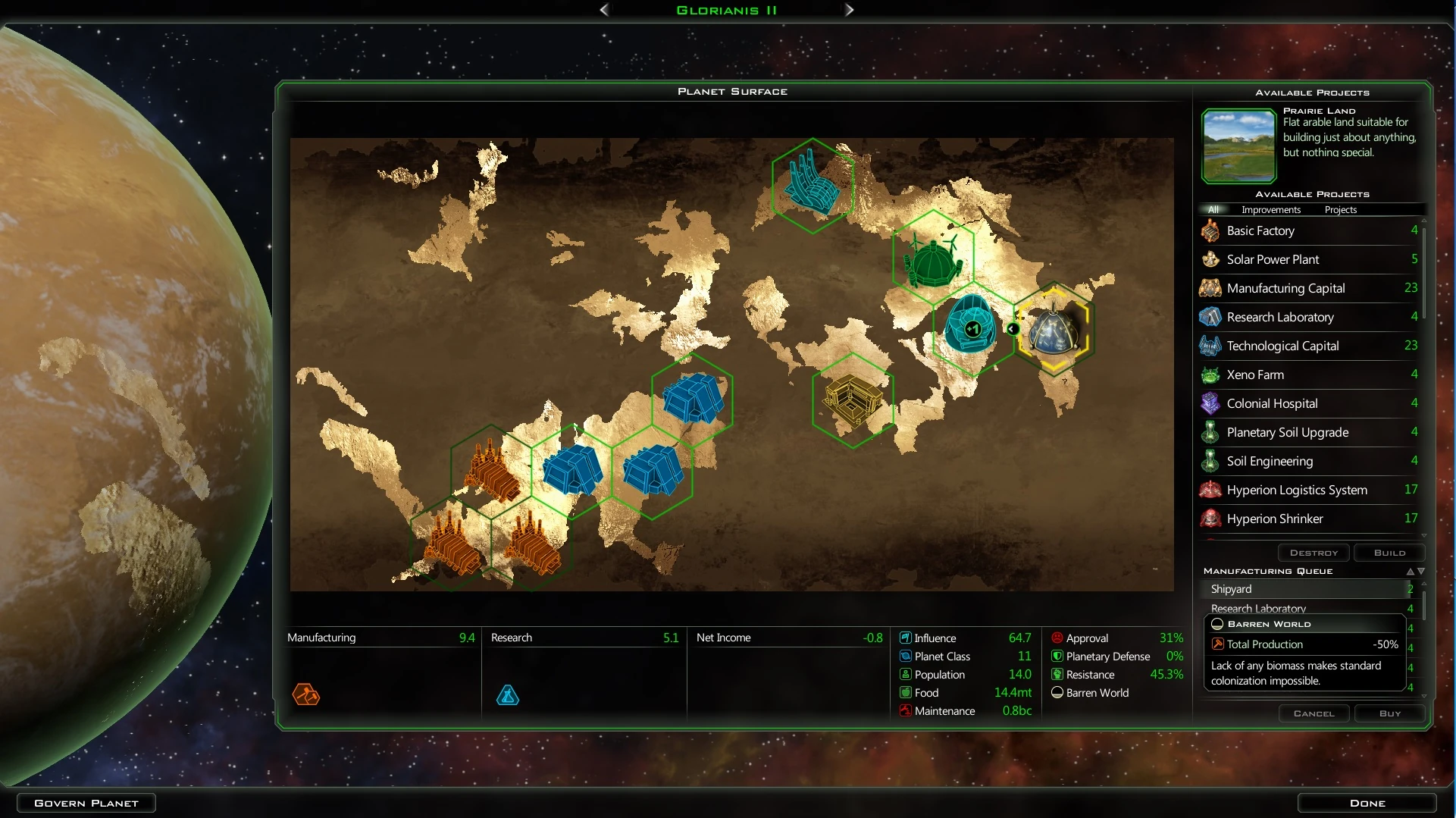Open the Govern Planet options
This screenshot has height=818, width=1456.
pos(86,803)
